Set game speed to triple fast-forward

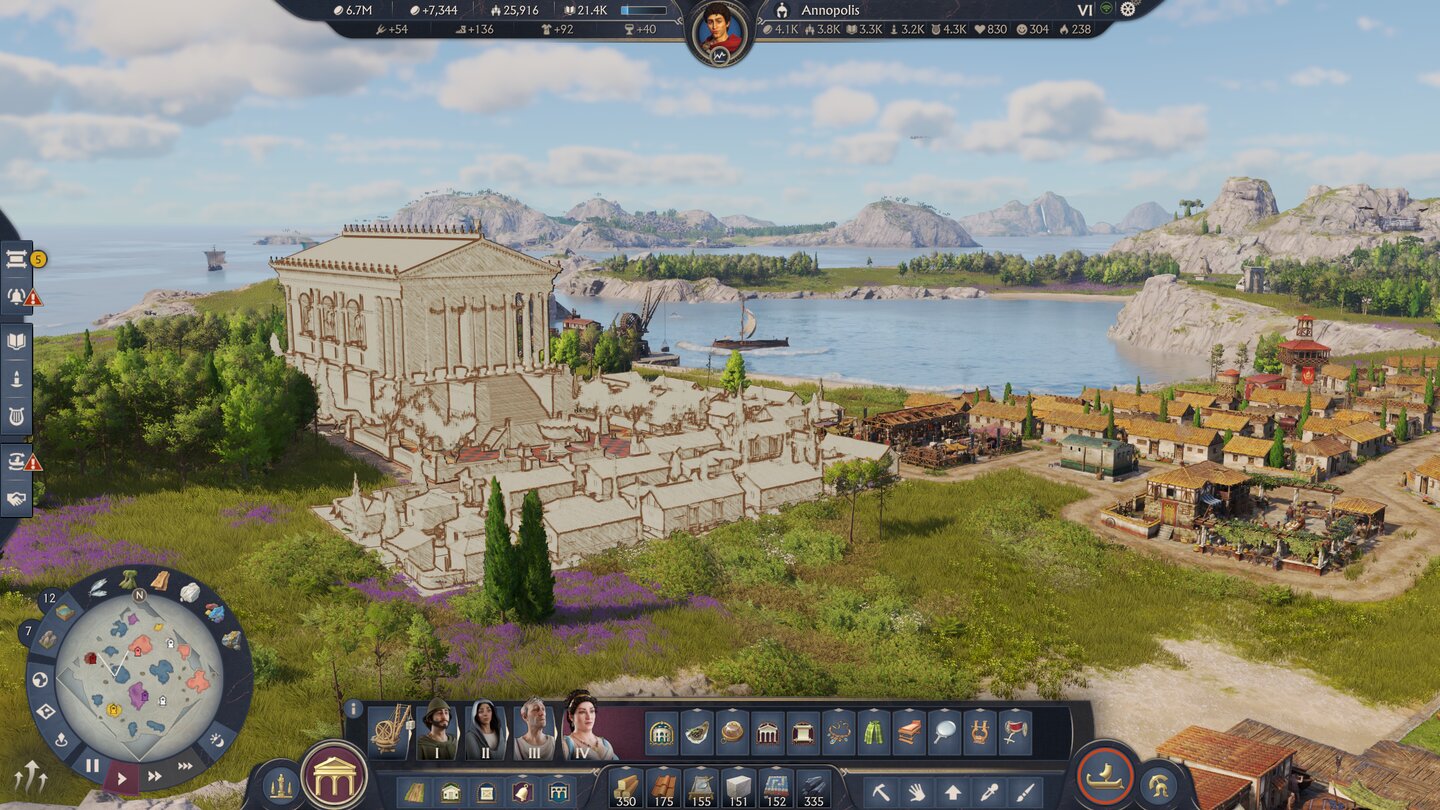pyautogui.click(x=187, y=767)
